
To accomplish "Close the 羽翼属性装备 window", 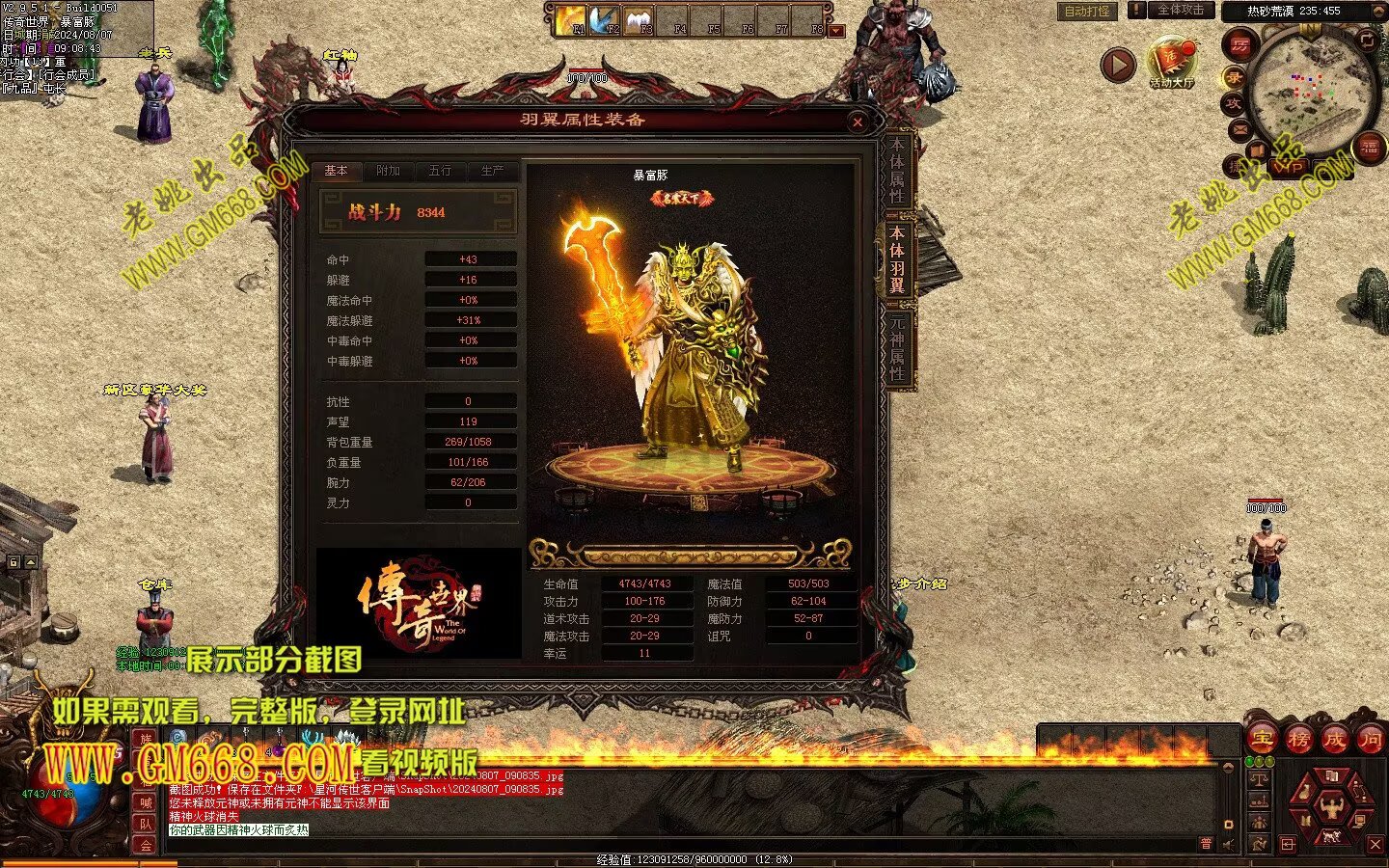I will coord(857,122).
